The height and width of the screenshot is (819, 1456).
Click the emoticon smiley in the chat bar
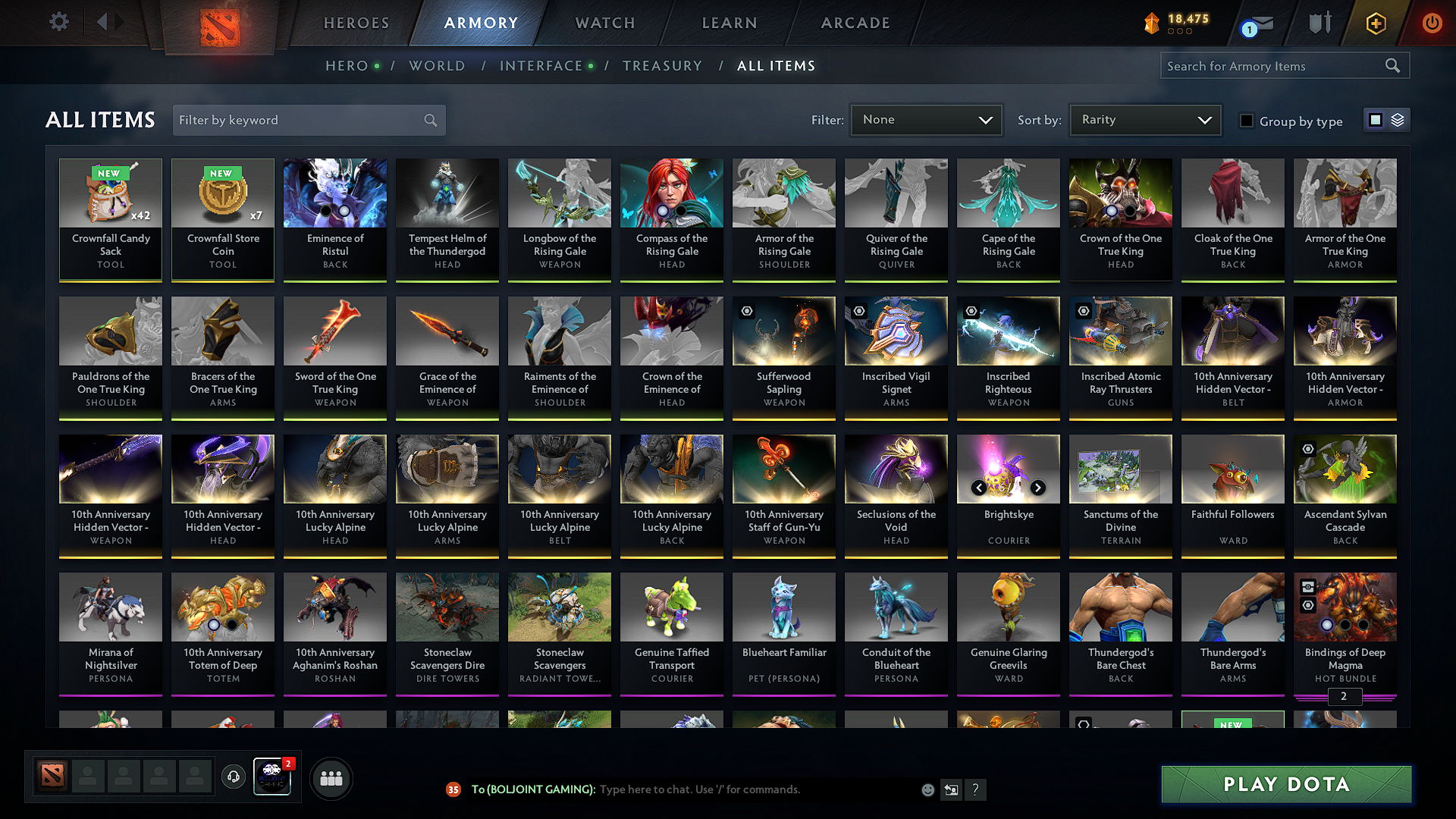(927, 789)
